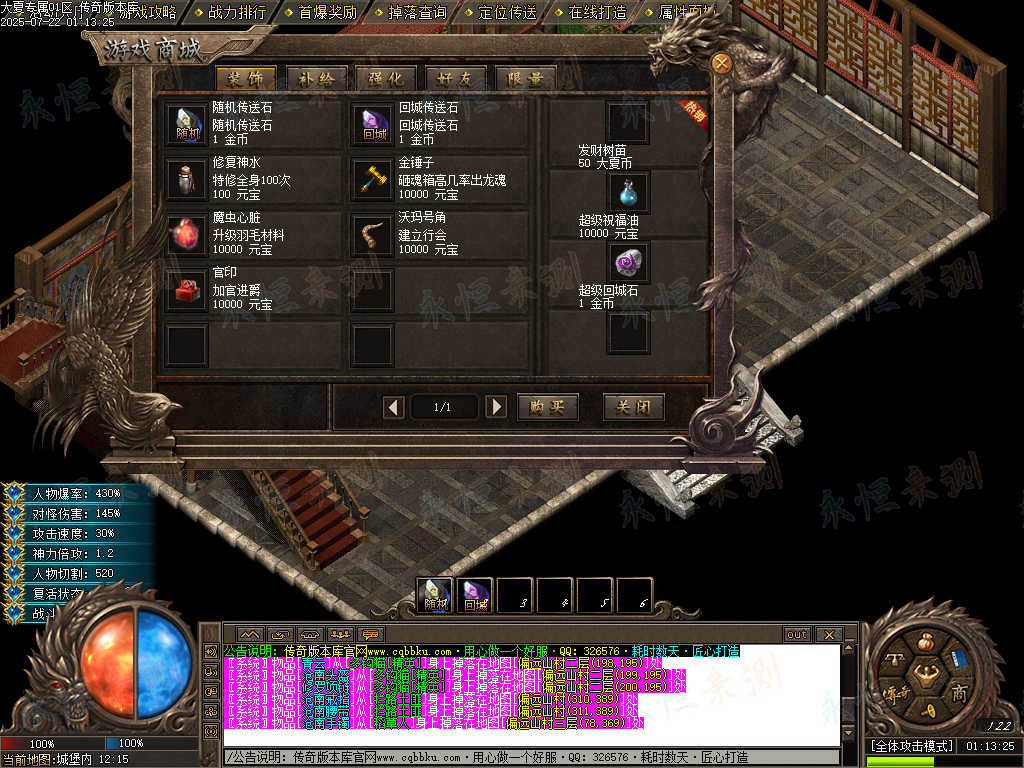1024x768 pixels.
Task: Select the 好友 tab in the shop
Action: click(455, 79)
